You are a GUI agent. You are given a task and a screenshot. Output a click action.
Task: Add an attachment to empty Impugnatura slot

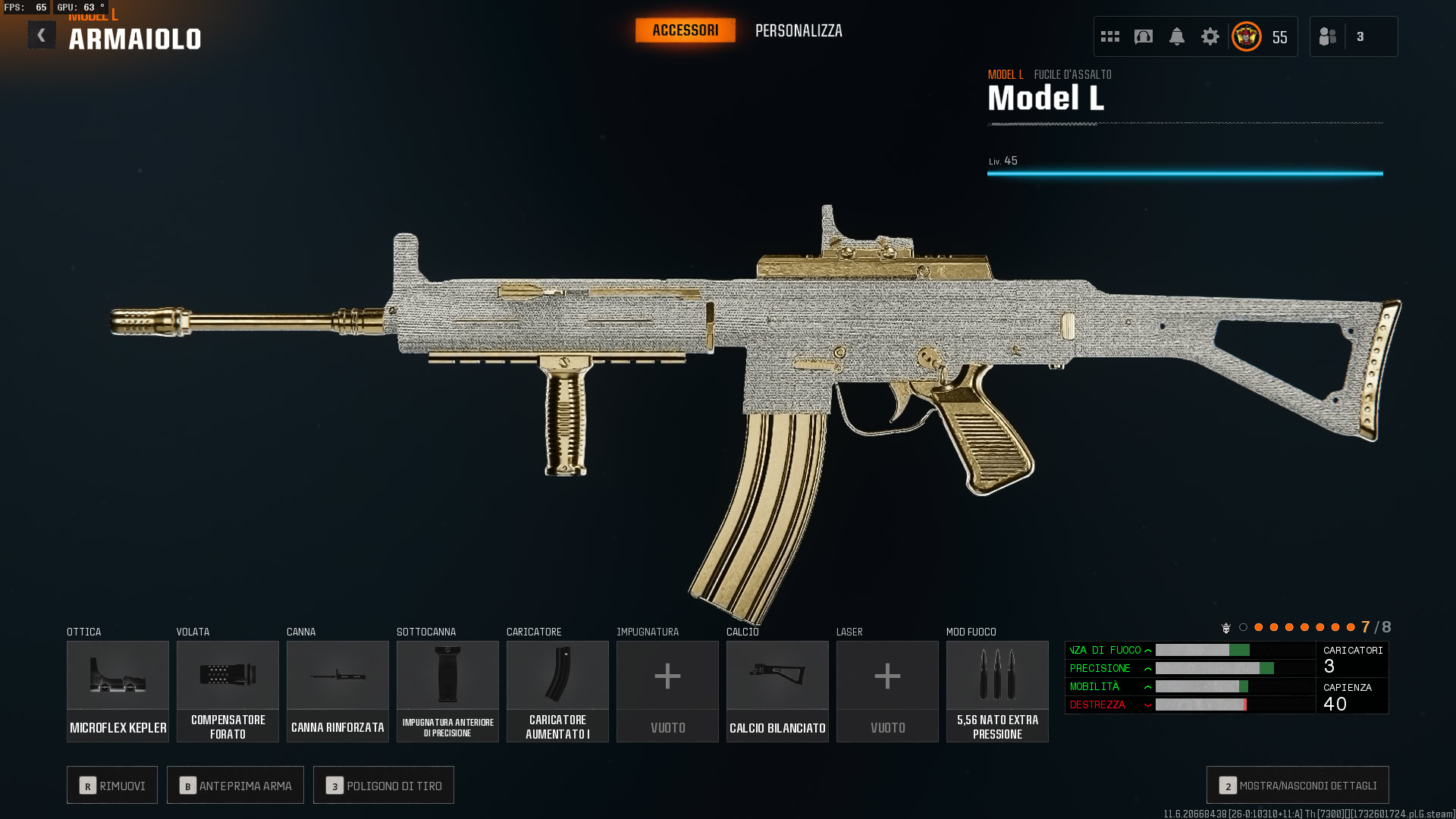pyautogui.click(x=667, y=691)
